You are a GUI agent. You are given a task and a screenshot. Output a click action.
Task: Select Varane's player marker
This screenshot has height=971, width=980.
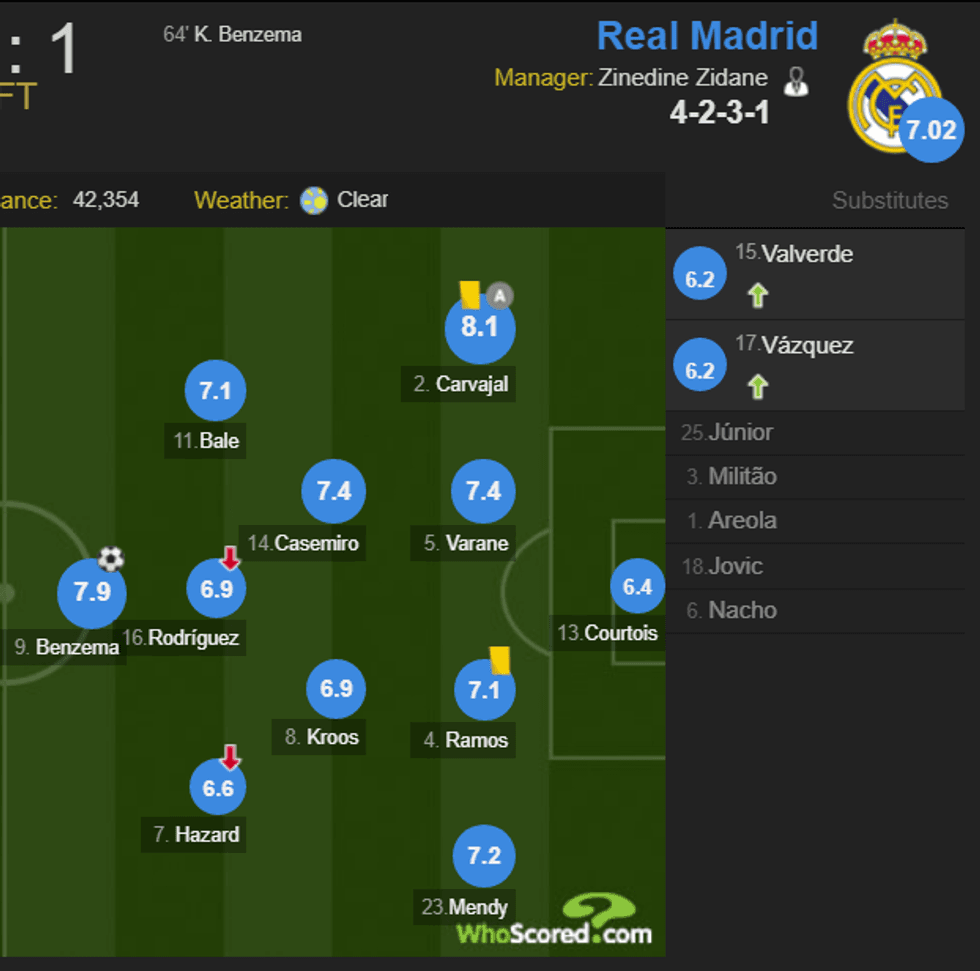[x=483, y=491]
